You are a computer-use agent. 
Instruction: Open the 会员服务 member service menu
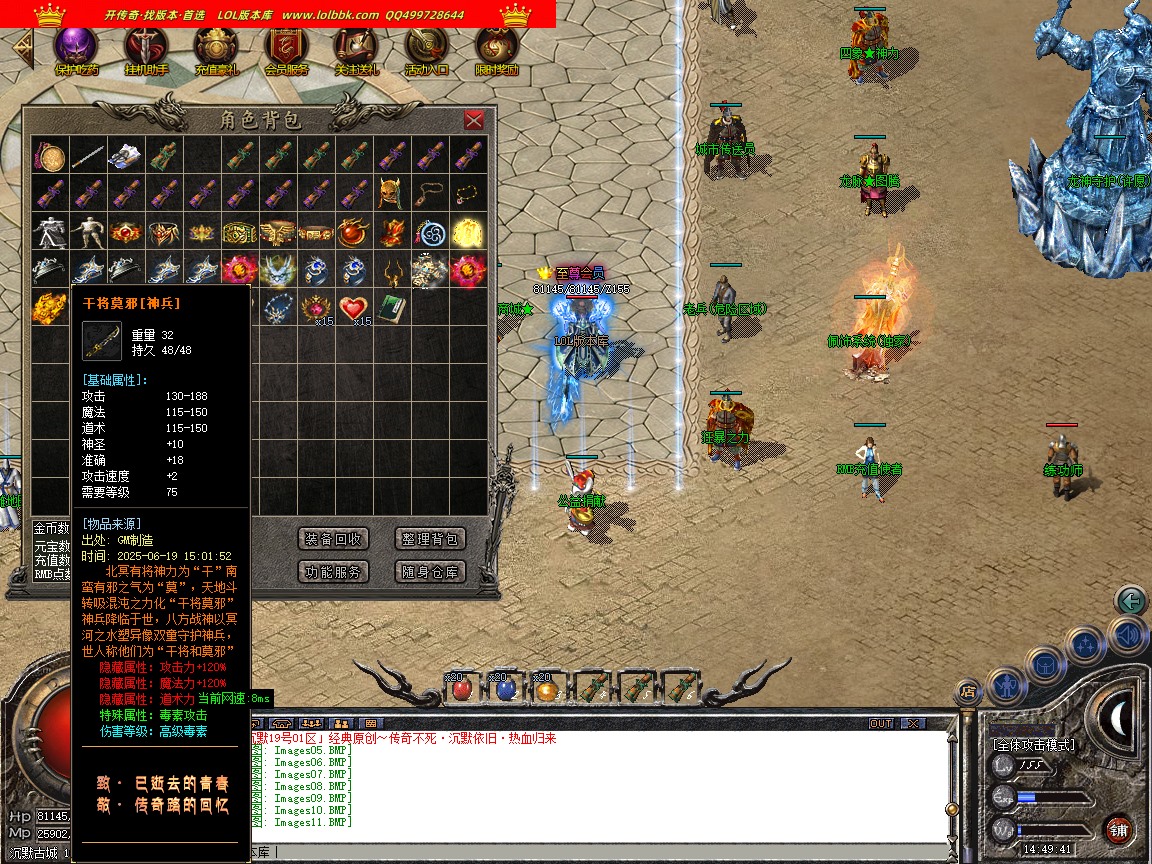(286, 47)
